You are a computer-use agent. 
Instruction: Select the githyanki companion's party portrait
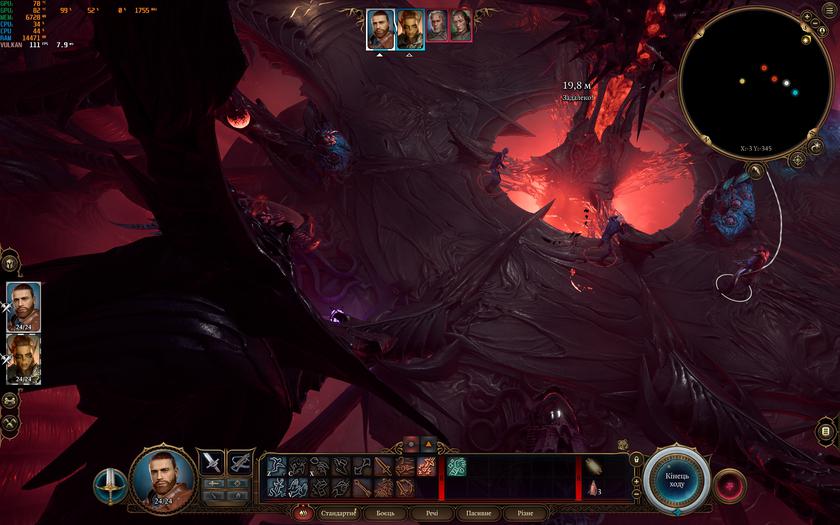(x=23, y=358)
